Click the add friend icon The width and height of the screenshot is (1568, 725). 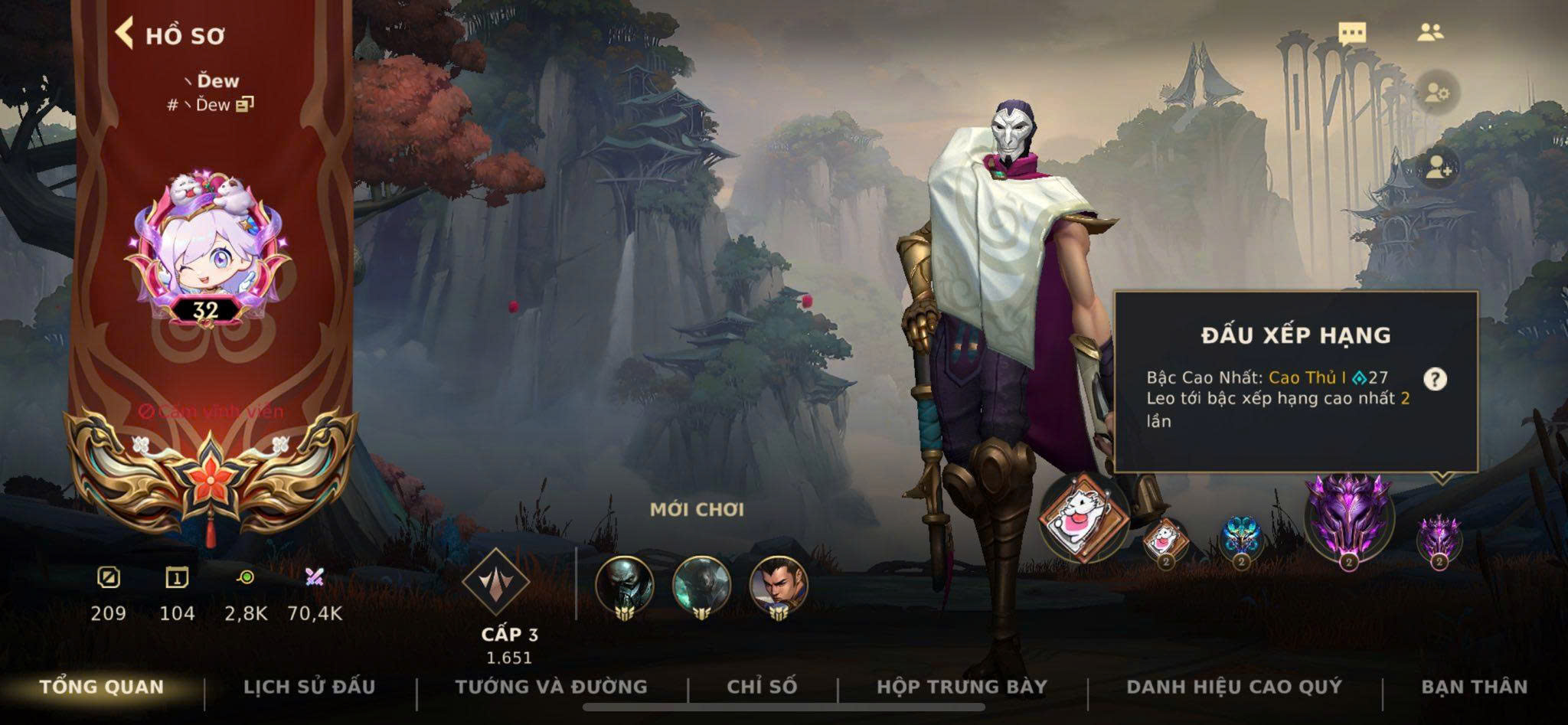(x=1437, y=168)
